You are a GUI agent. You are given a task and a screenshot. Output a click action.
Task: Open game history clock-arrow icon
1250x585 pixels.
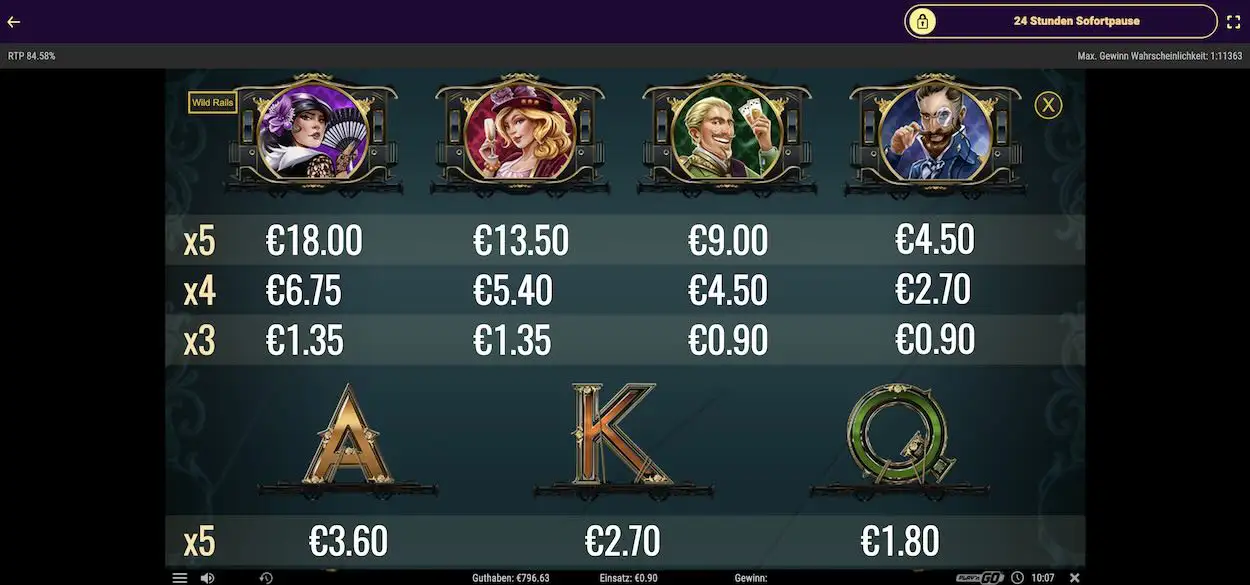click(266, 578)
